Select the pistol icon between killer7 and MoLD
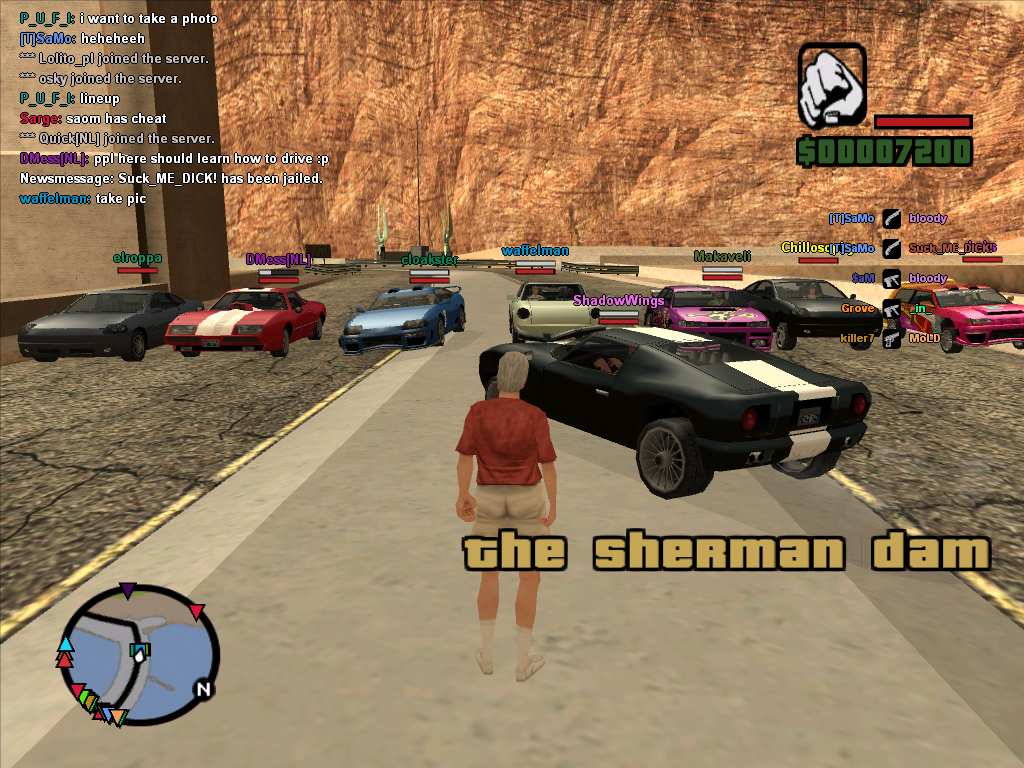This screenshot has width=1024, height=768. (891, 339)
